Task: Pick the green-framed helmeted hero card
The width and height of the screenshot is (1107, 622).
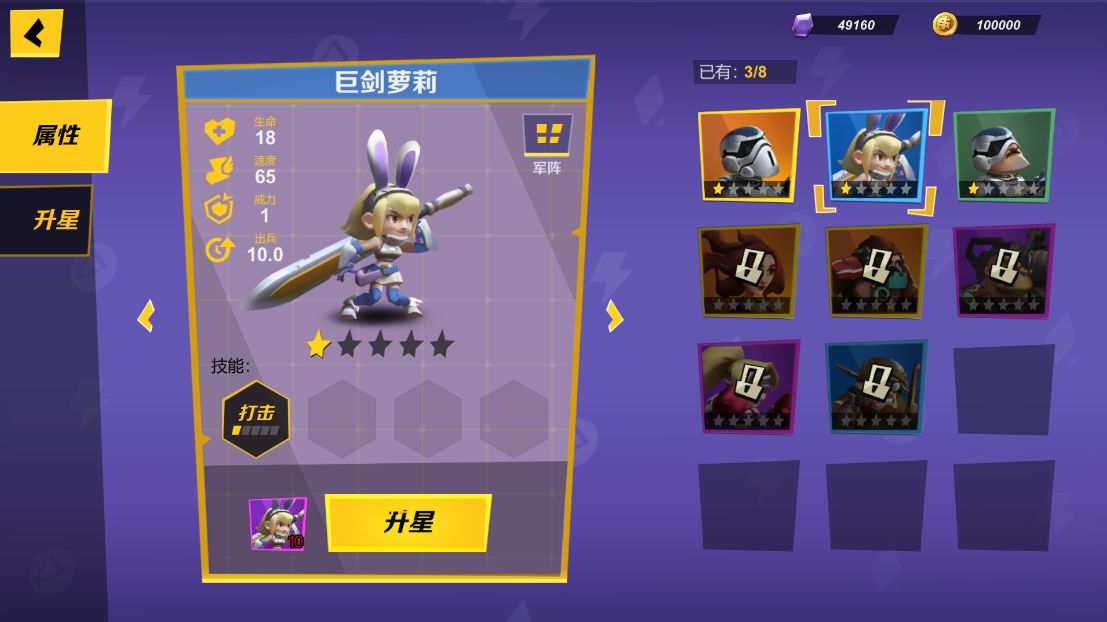Action: tap(1003, 155)
